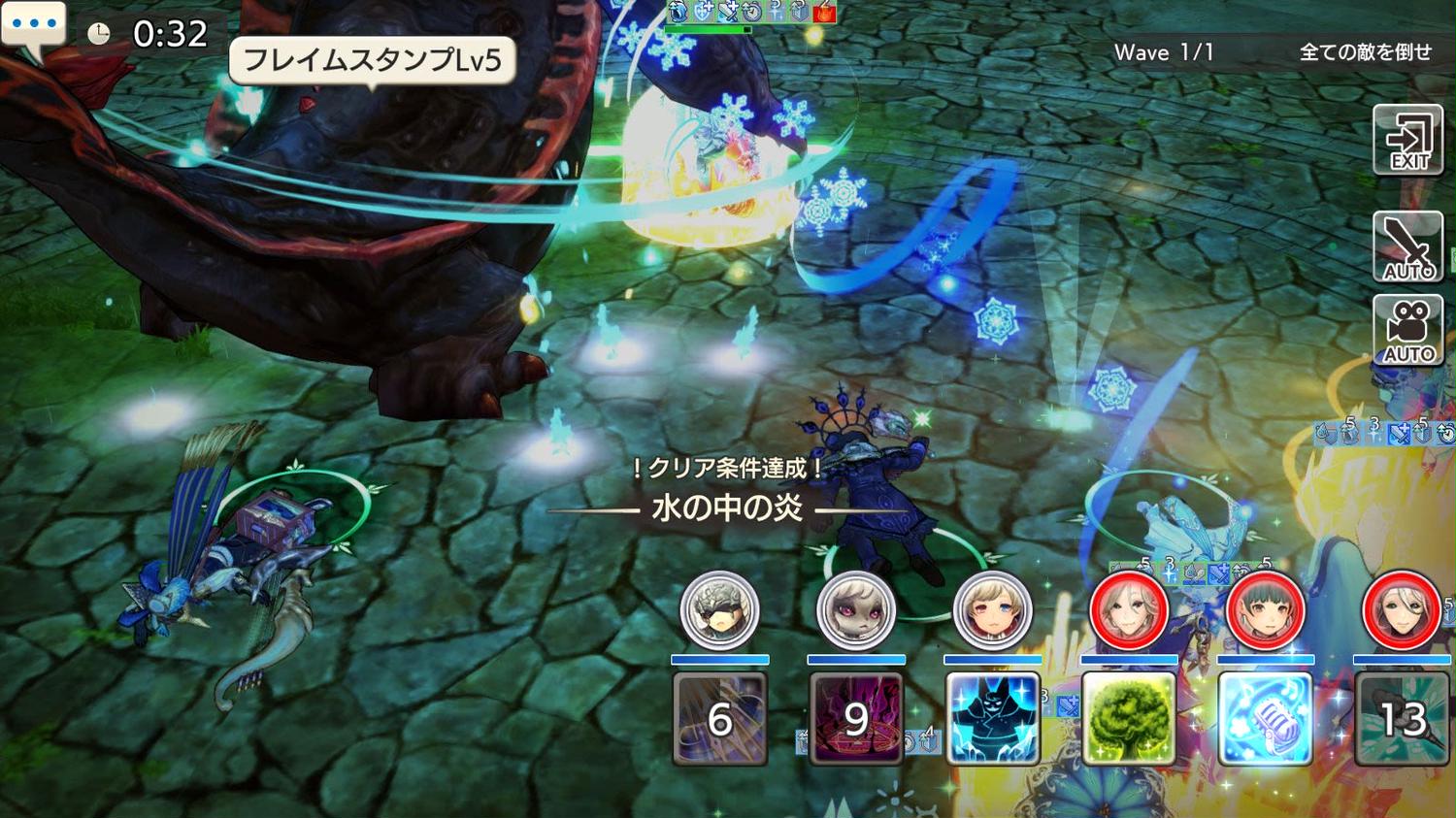
Task: Exit the battle via EXIT button
Action: [x=1407, y=141]
